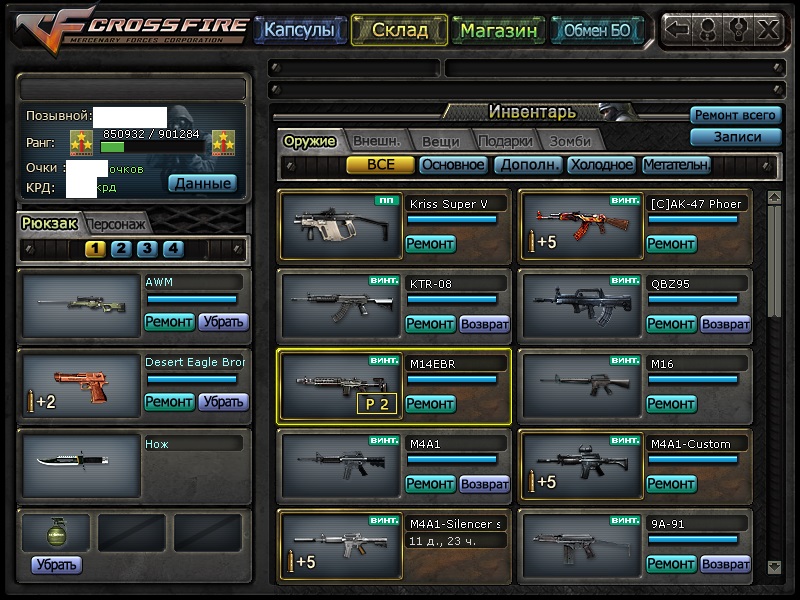Filter weapons by Основное

click(453, 165)
